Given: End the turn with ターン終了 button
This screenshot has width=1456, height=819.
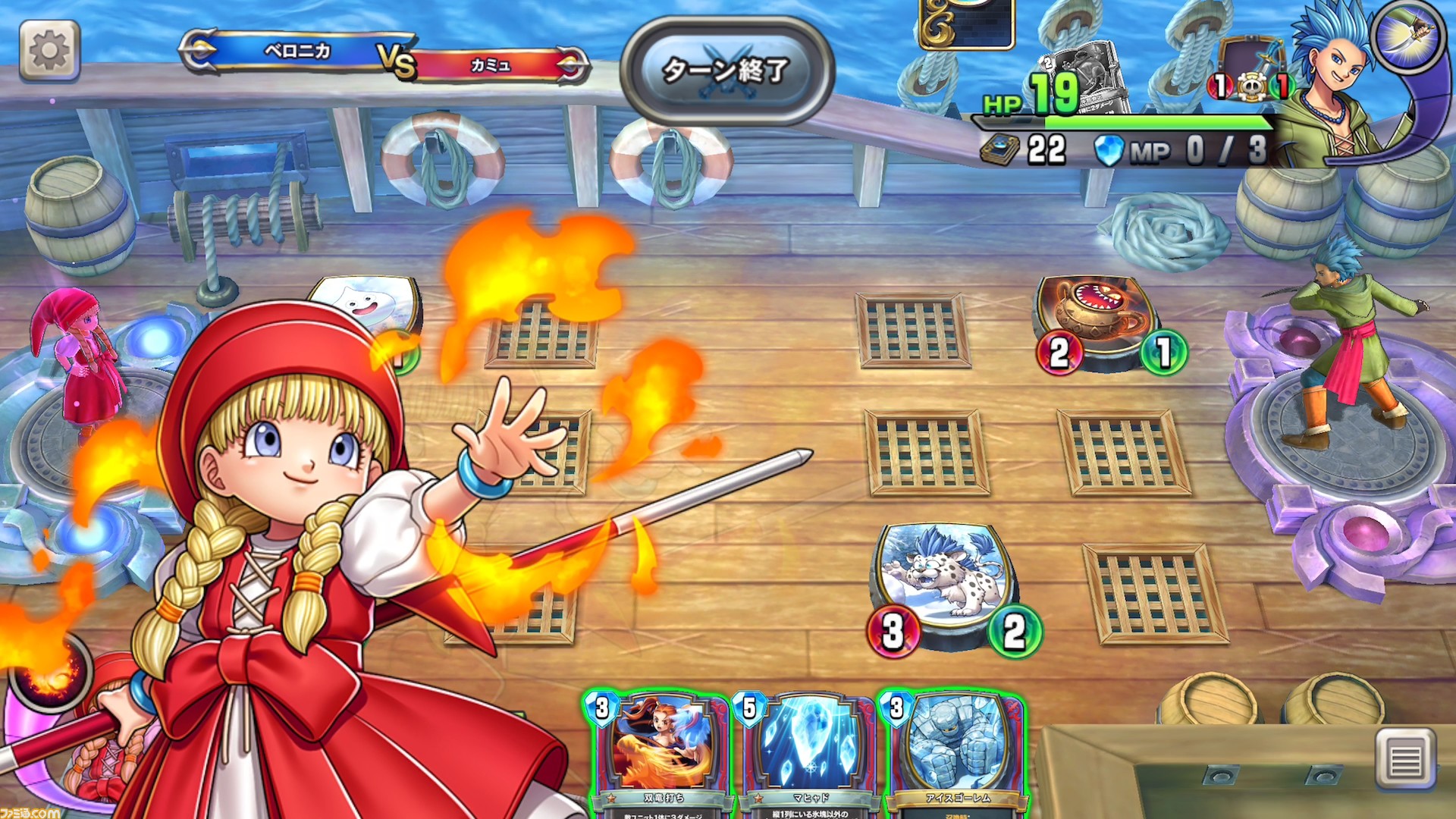Looking at the screenshot, I should [726, 71].
